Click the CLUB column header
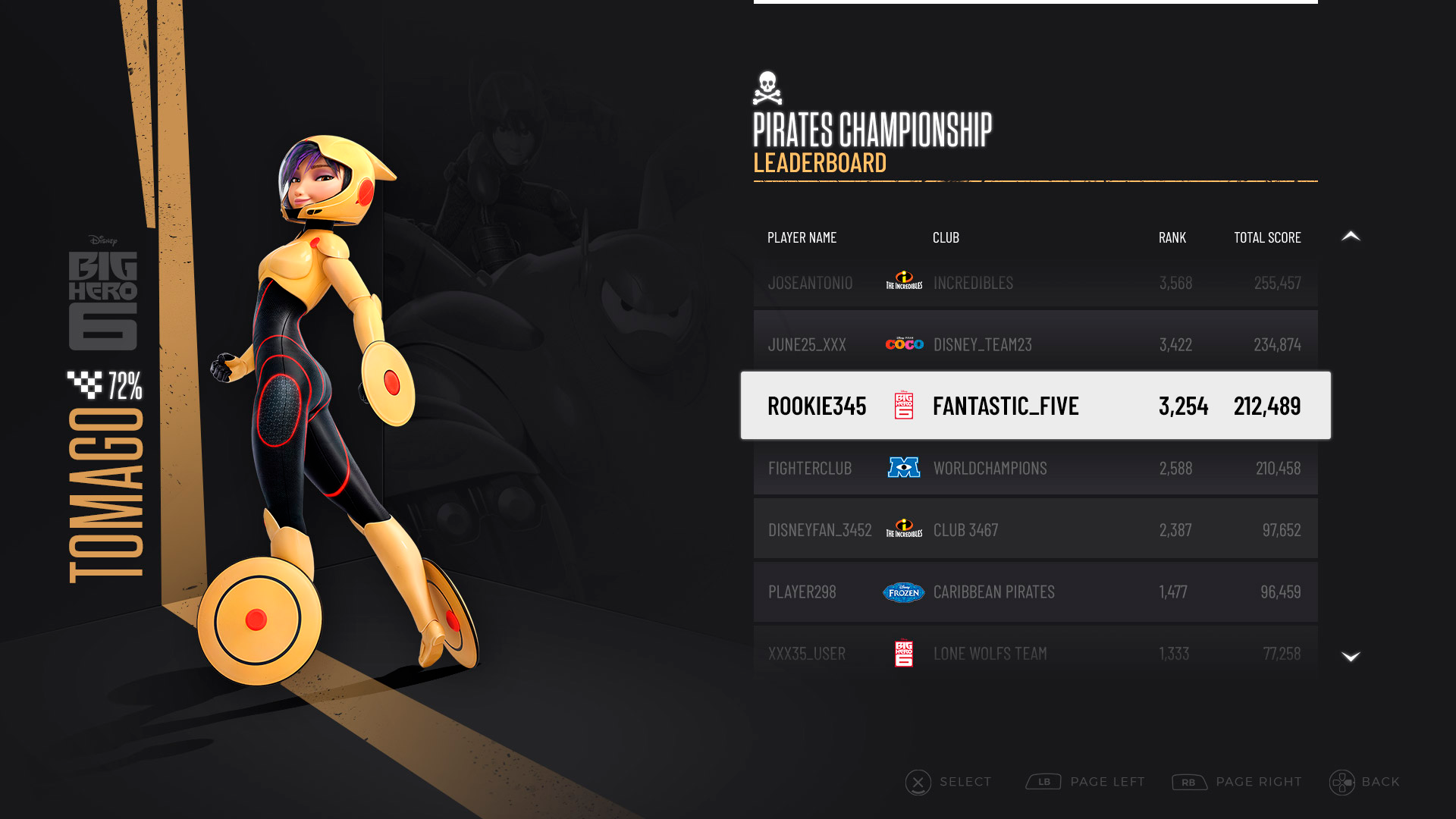This screenshot has width=1456, height=819. 946,237
